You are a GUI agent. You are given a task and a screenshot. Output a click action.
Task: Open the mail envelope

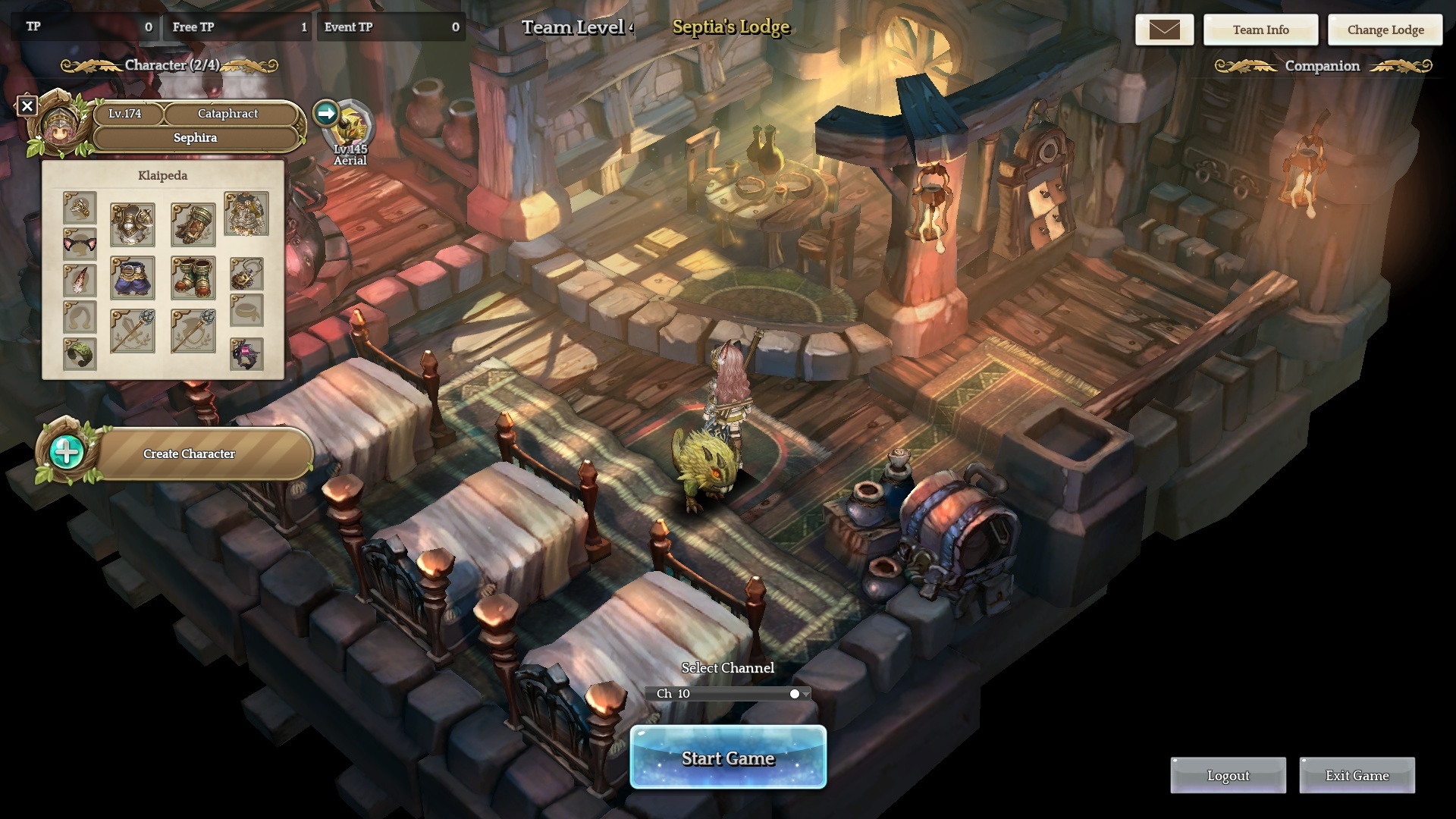point(1164,30)
